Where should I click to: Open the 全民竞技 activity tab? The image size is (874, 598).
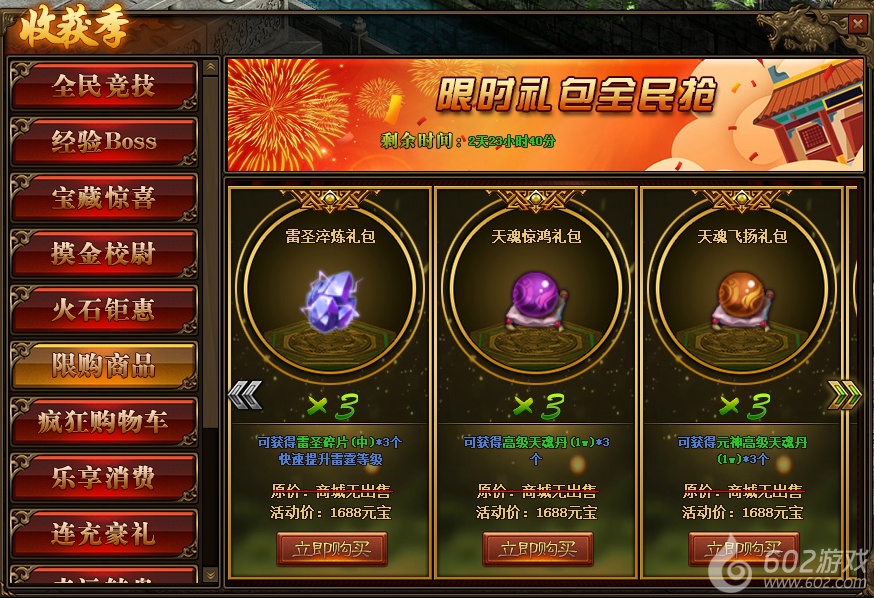coord(103,86)
